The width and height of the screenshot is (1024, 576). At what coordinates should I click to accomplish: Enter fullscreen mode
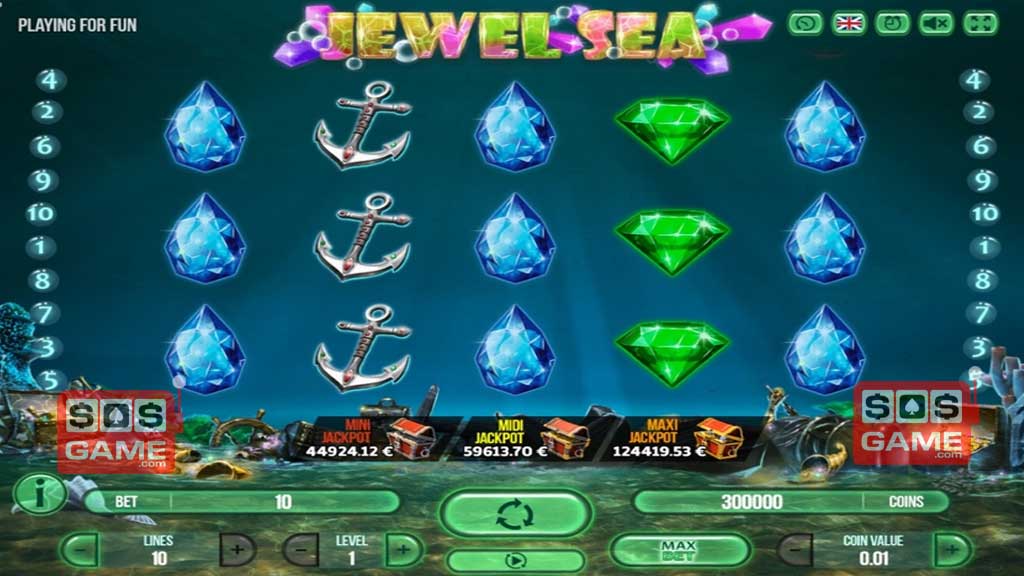(x=981, y=23)
